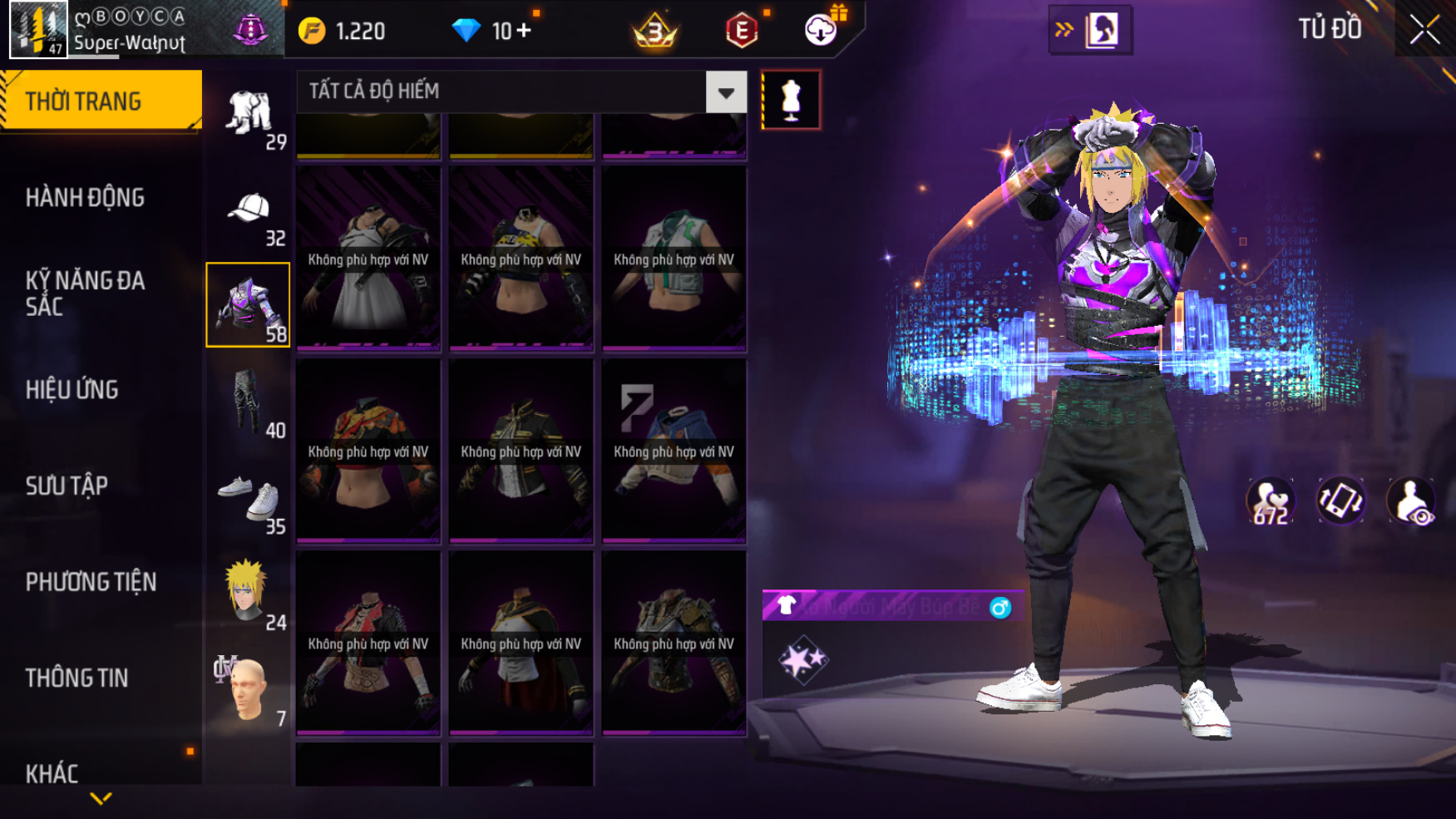1456x819 pixels.
Task: Switch to Hành Động tab
Action: 85,198
